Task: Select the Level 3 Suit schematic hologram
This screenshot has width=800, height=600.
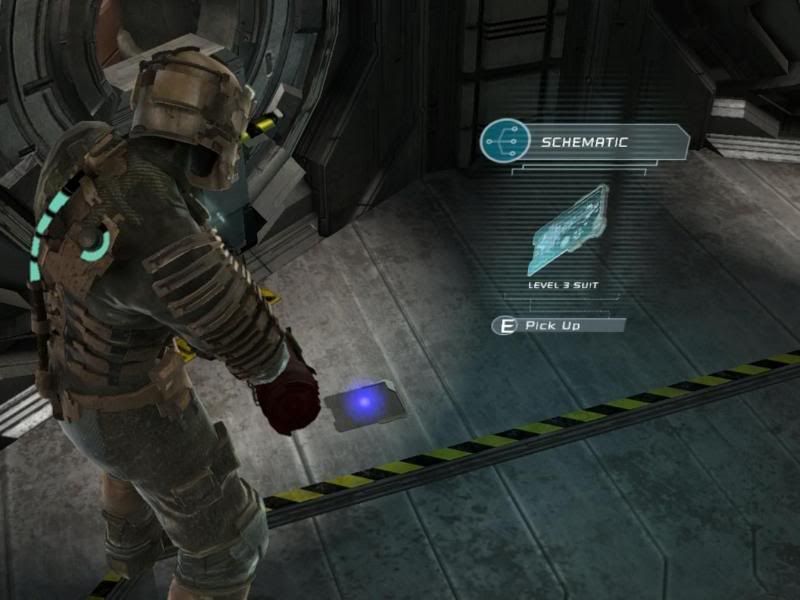Action: click(568, 230)
